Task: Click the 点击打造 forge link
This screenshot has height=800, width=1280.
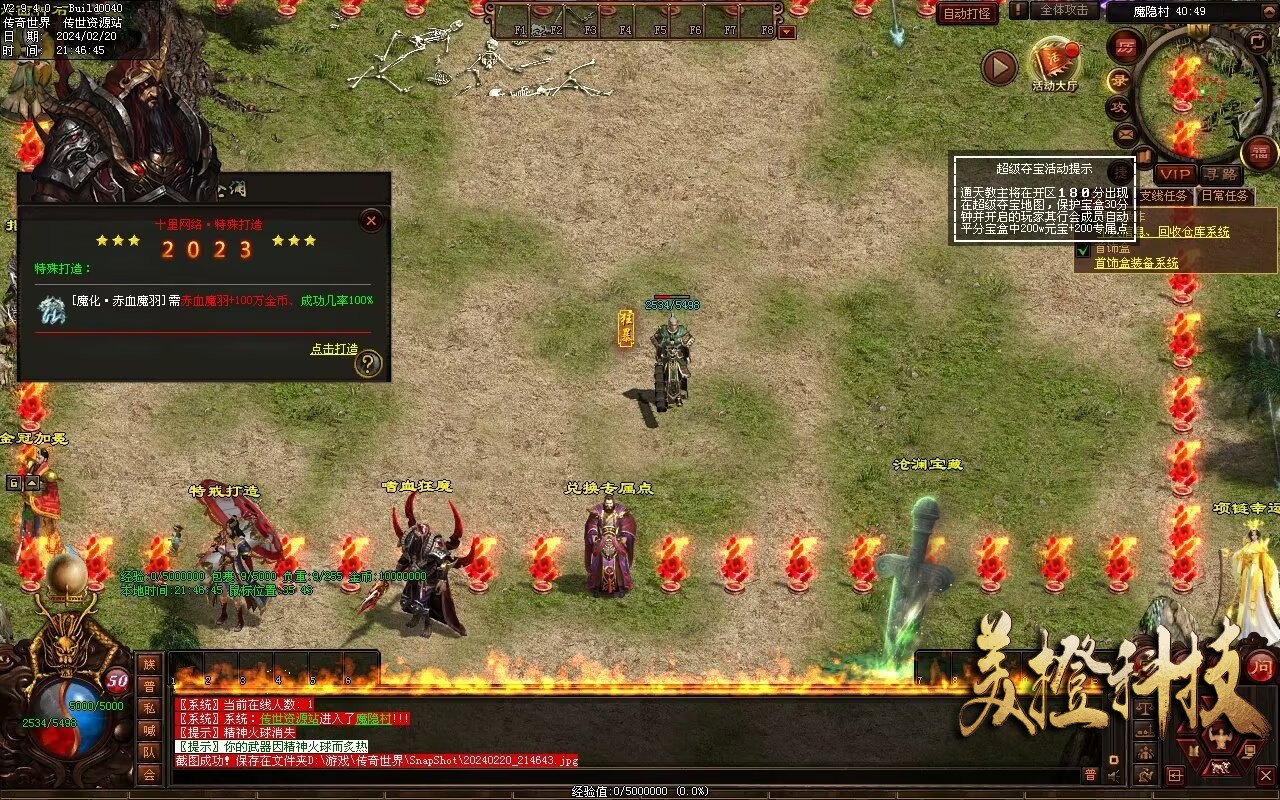Action: click(334, 349)
